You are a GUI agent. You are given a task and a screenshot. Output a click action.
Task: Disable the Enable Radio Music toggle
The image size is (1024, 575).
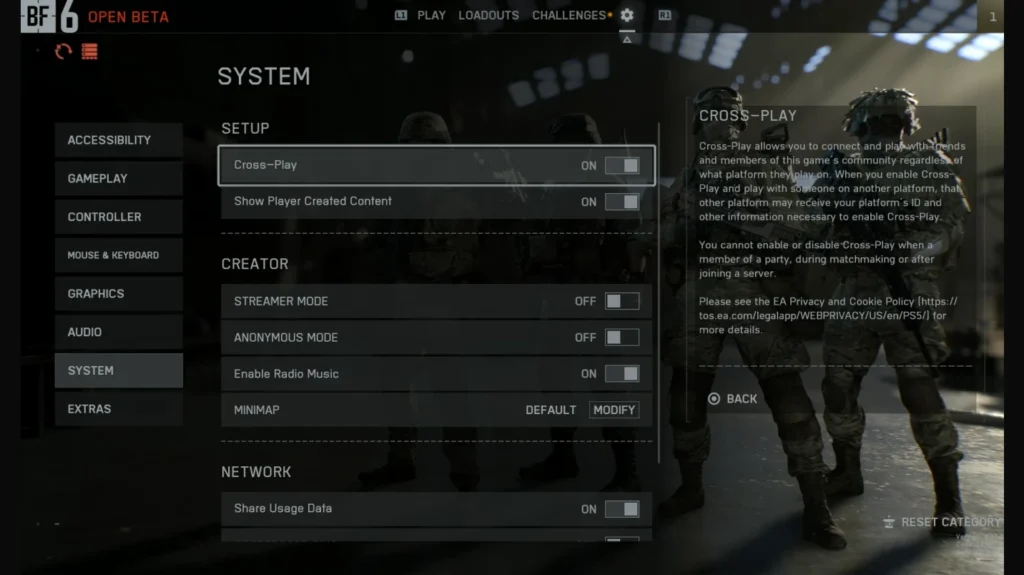[621, 374]
